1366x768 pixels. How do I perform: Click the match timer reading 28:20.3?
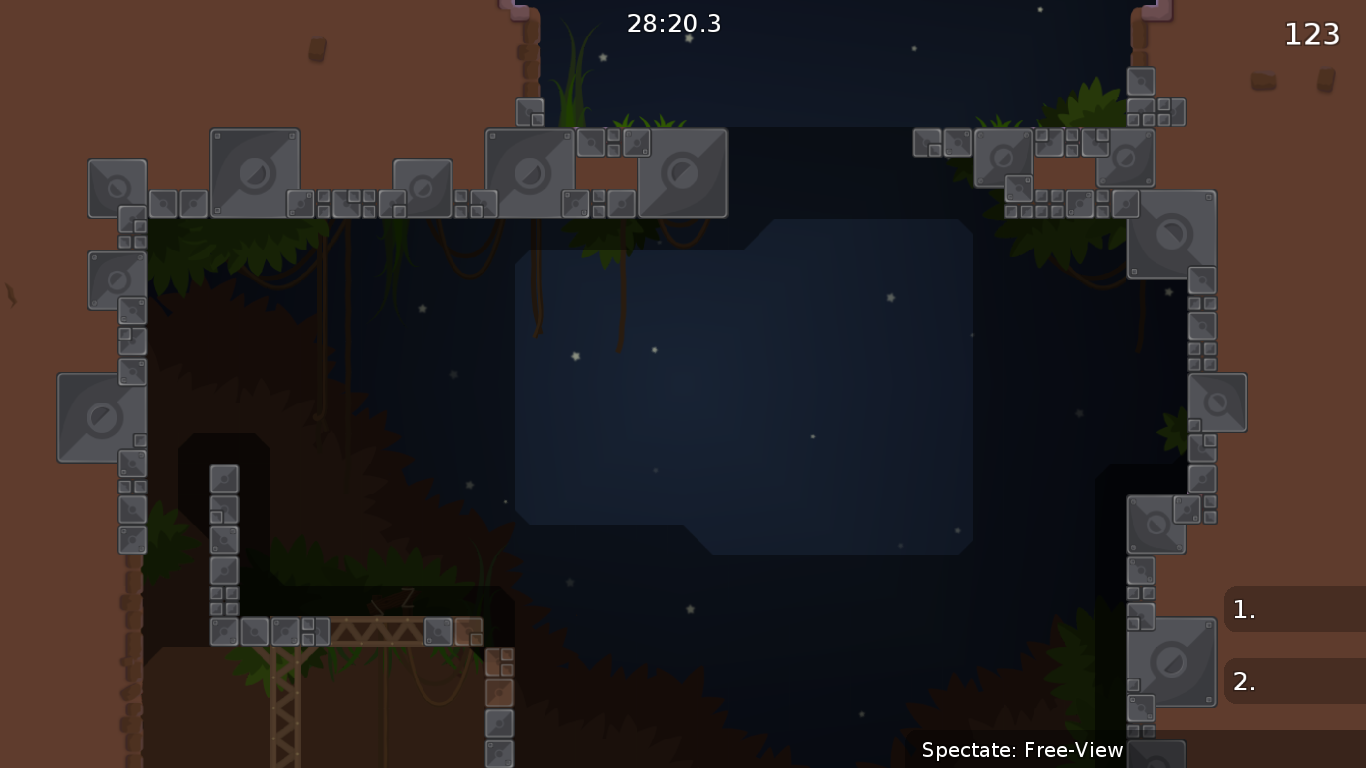[674, 24]
